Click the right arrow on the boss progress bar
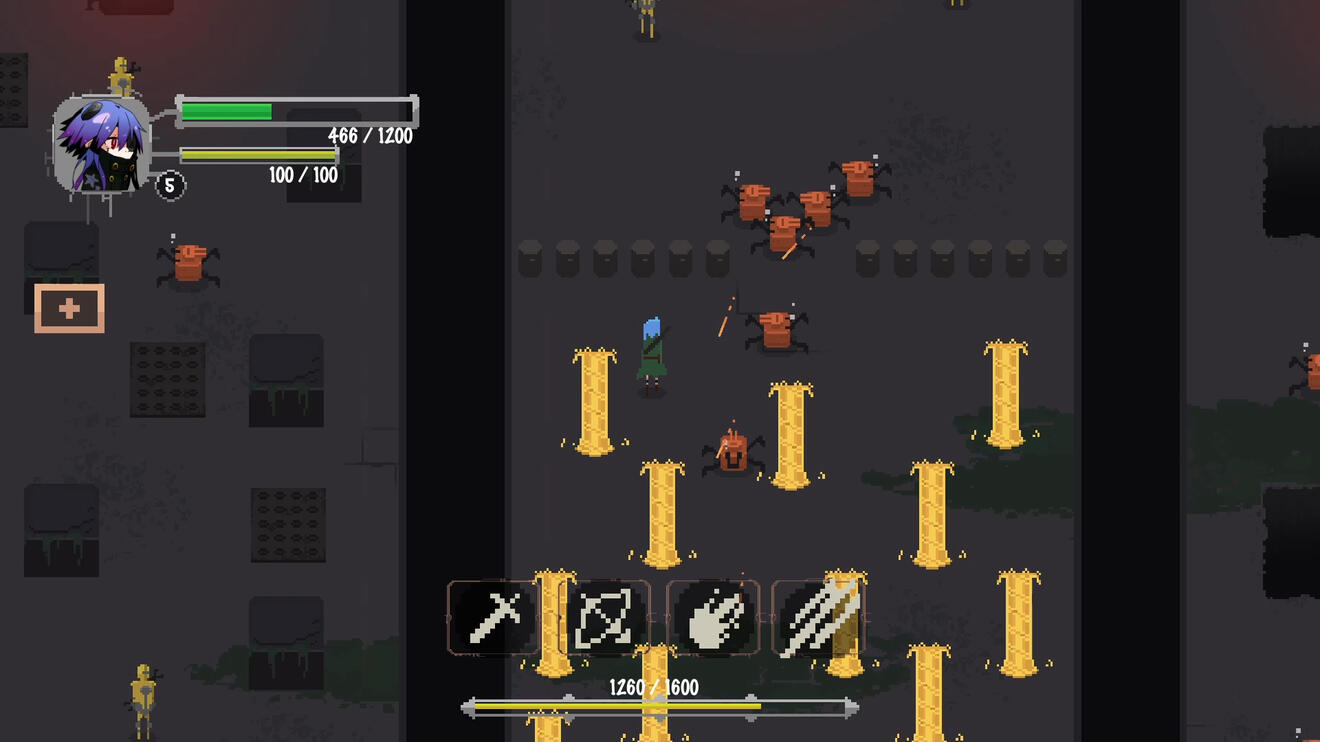 (851, 708)
